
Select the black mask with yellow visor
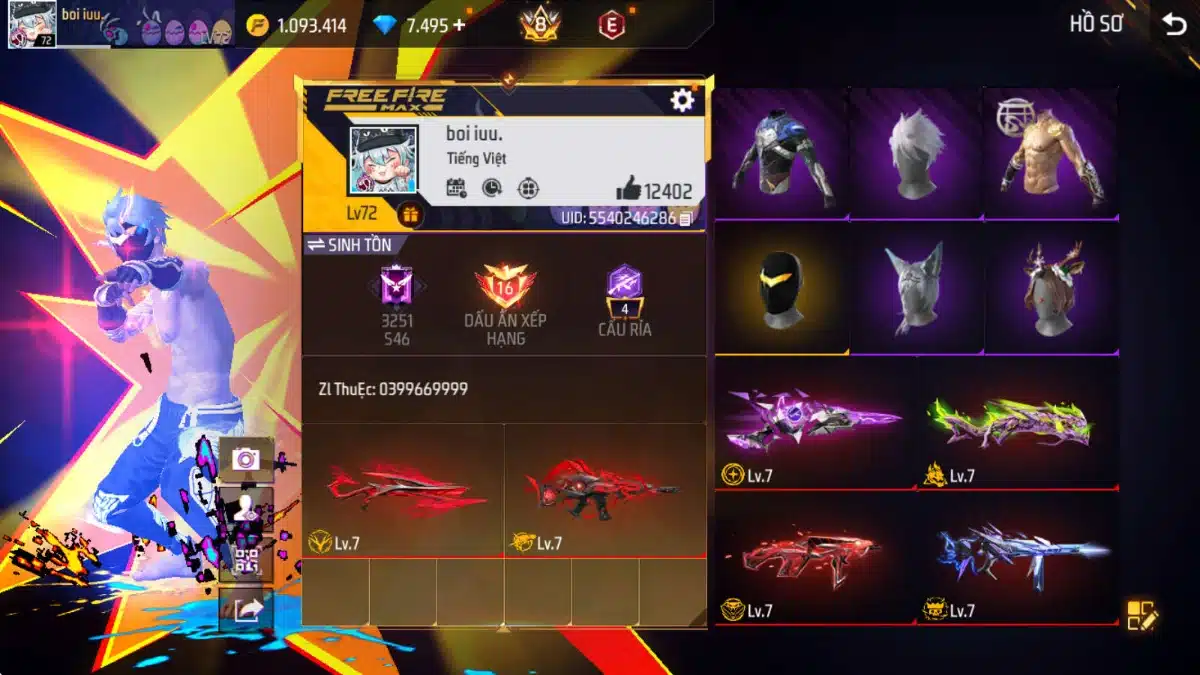click(x=781, y=288)
